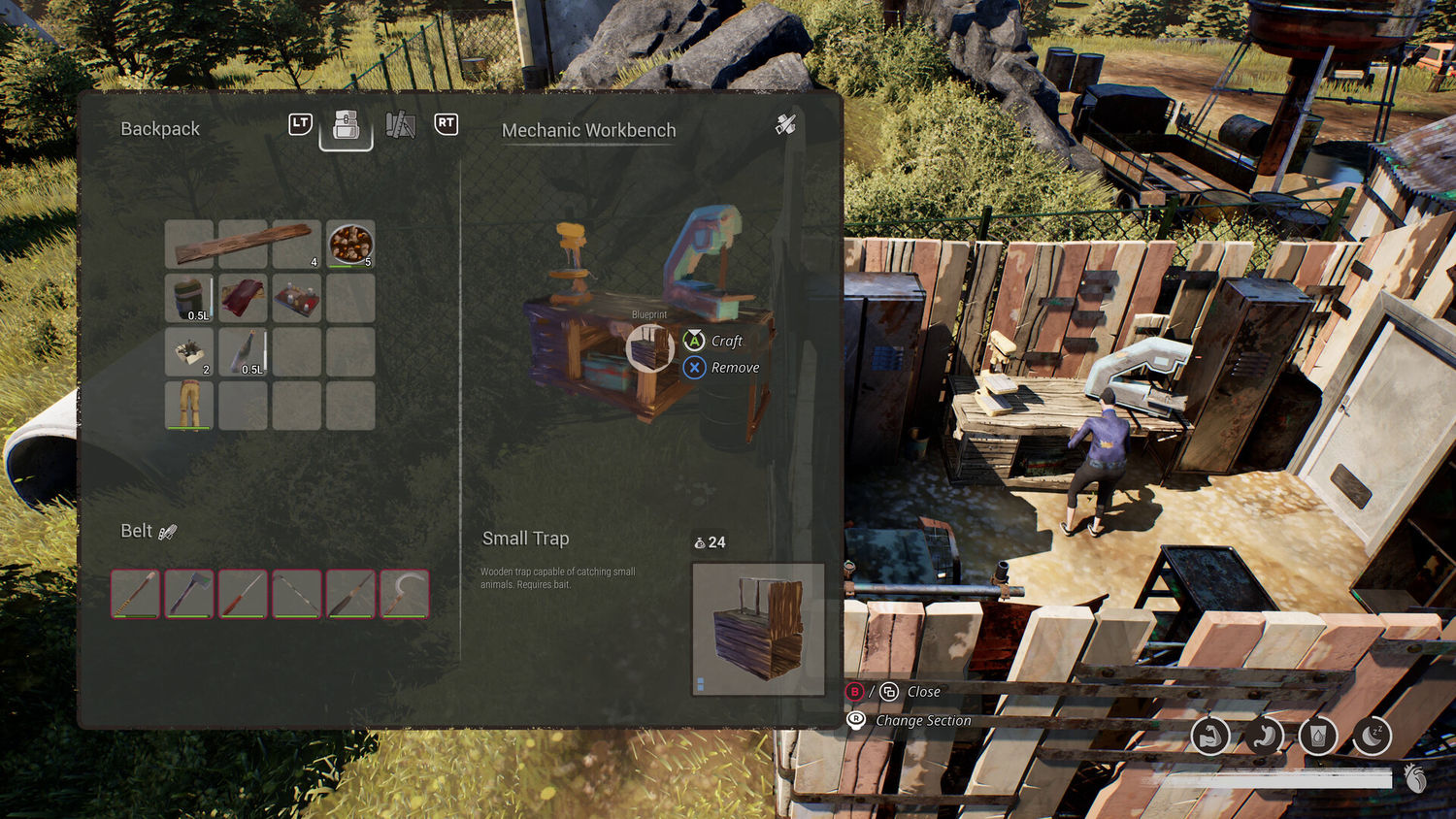
Task: Select the small box stack of 2
Action: (x=189, y=351)
